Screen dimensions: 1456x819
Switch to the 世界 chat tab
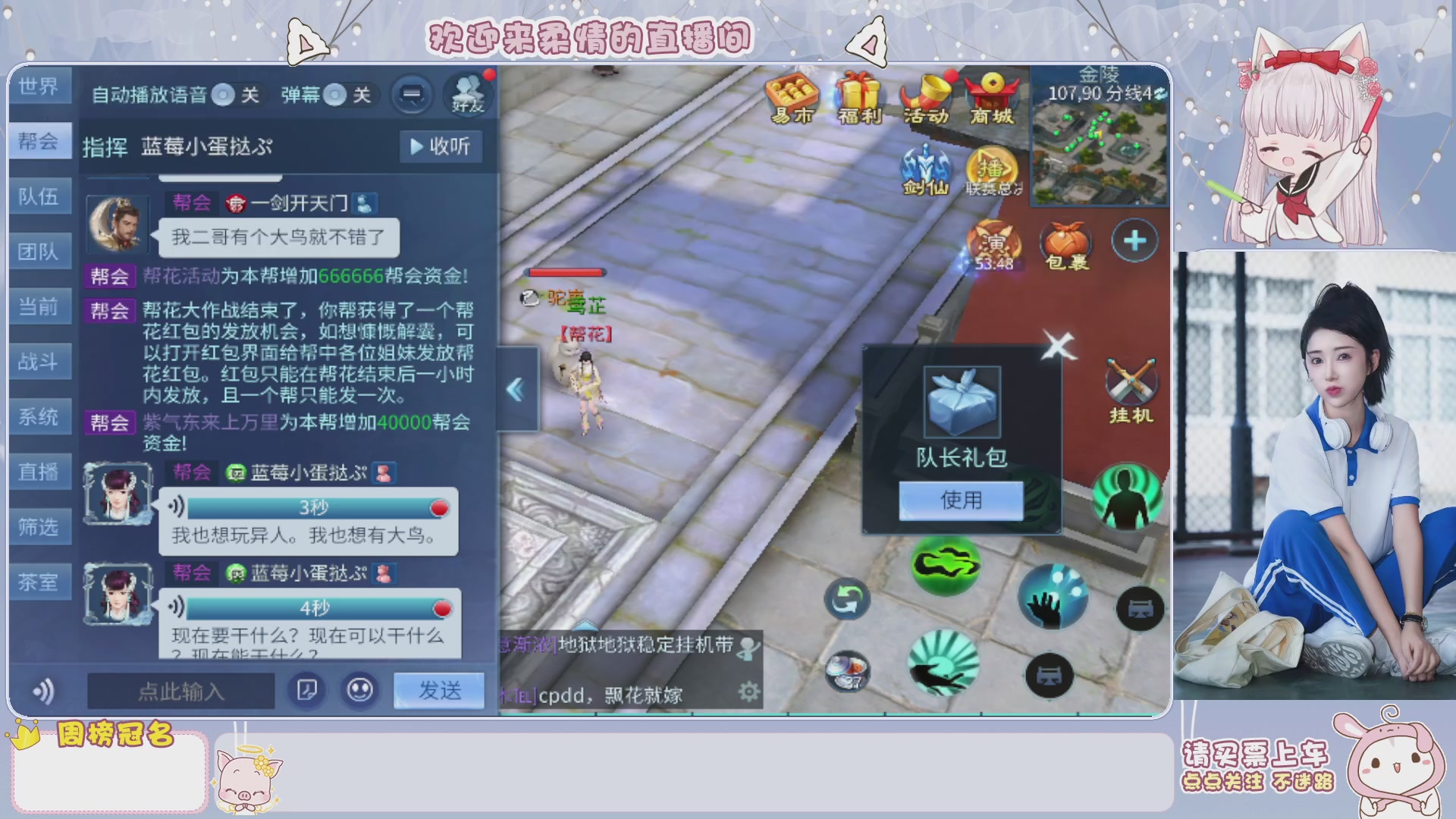point(40,86)
